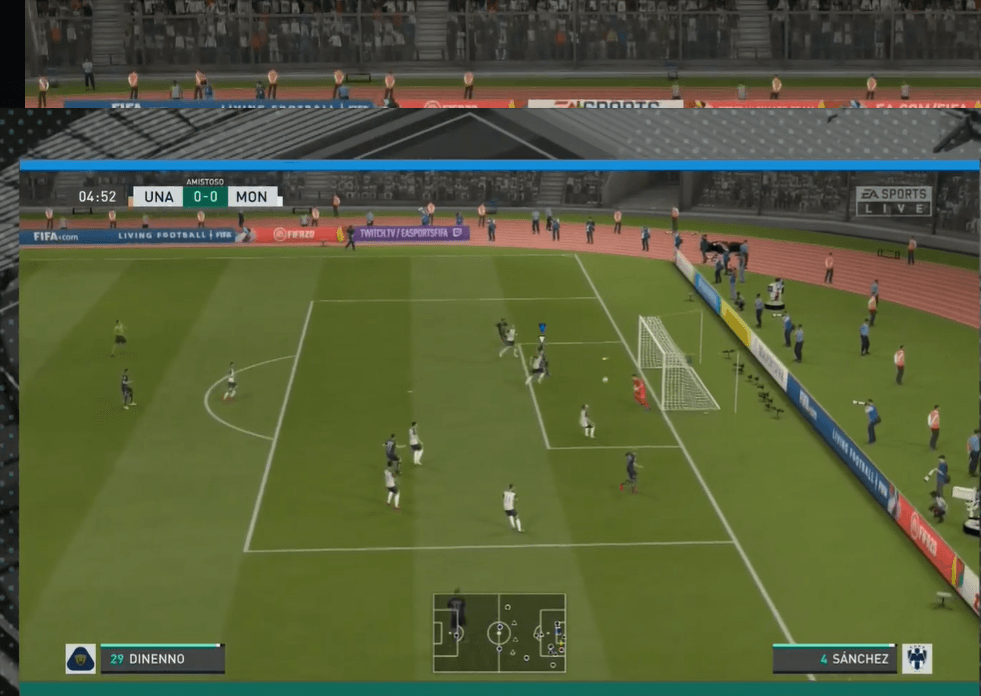Click the Pumas UNAM team crest
This screenshot has width=981, height=696.
tap(80, 659)
